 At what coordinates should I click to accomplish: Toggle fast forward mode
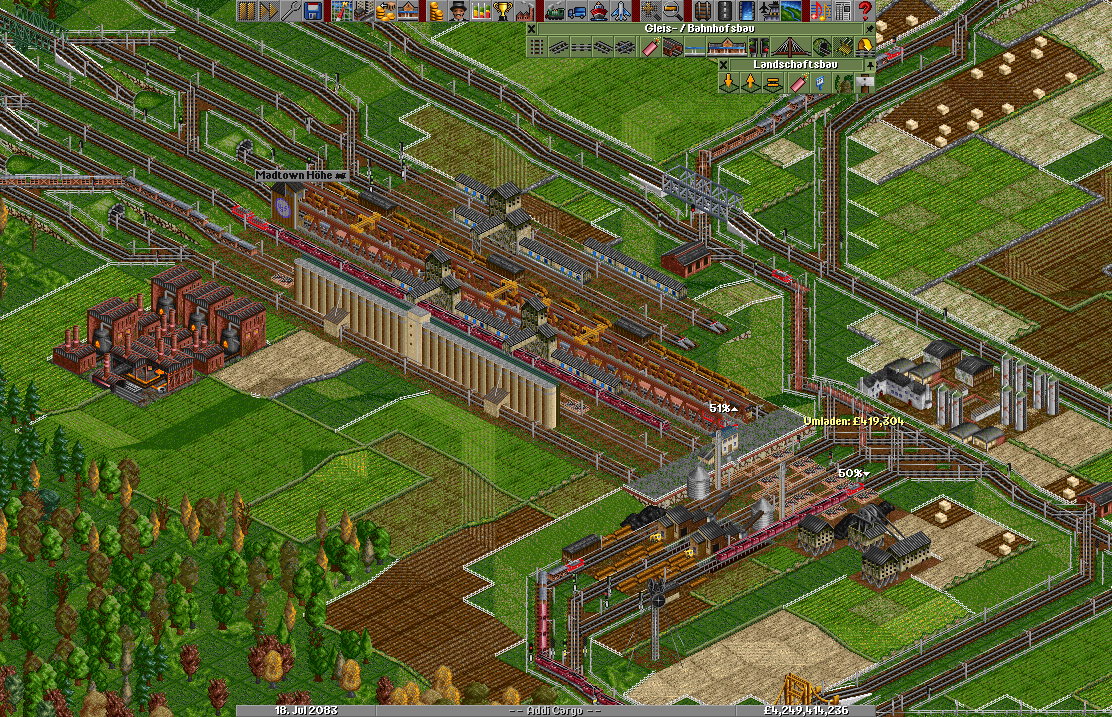click(268, 11)
